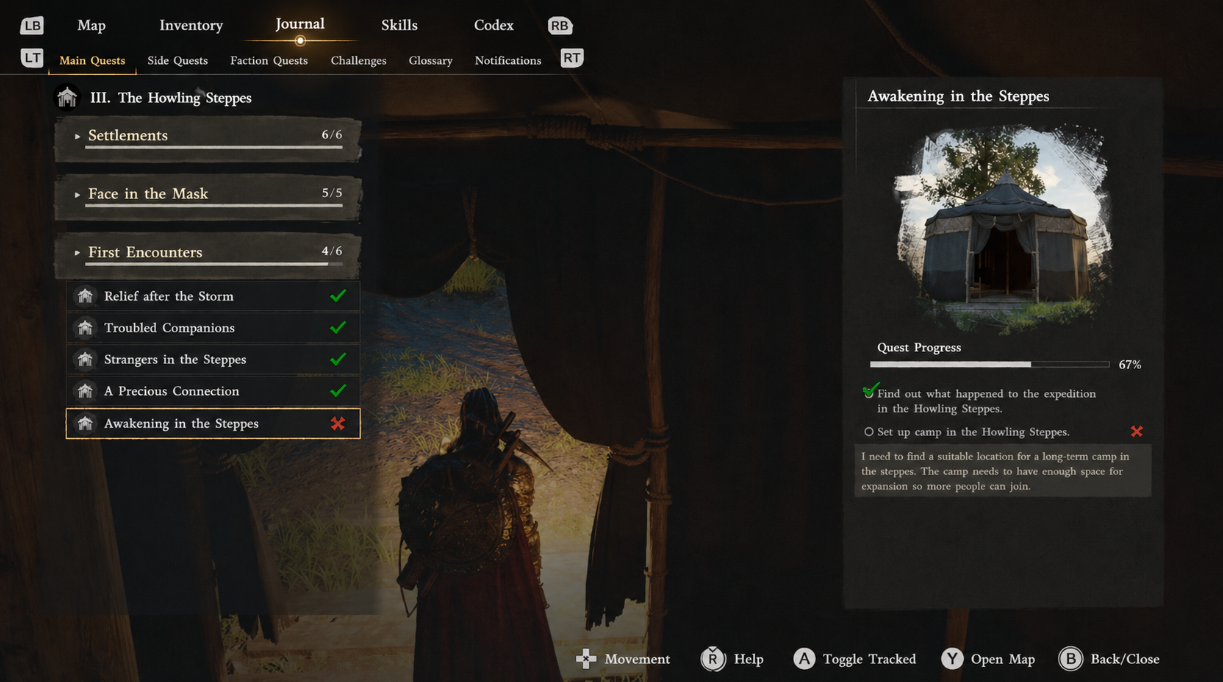Image resolution: width=1223 pixels, height=682 pixels.
Task: Switch to the Glossary section
Action: tap(430, 60)
